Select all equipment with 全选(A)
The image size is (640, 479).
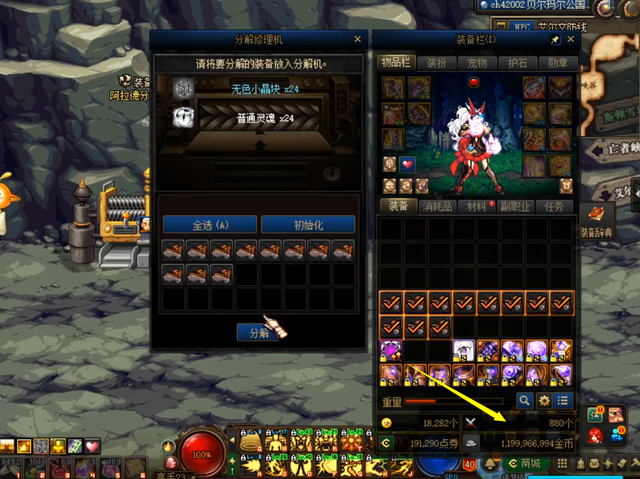[x=208, y=224]
